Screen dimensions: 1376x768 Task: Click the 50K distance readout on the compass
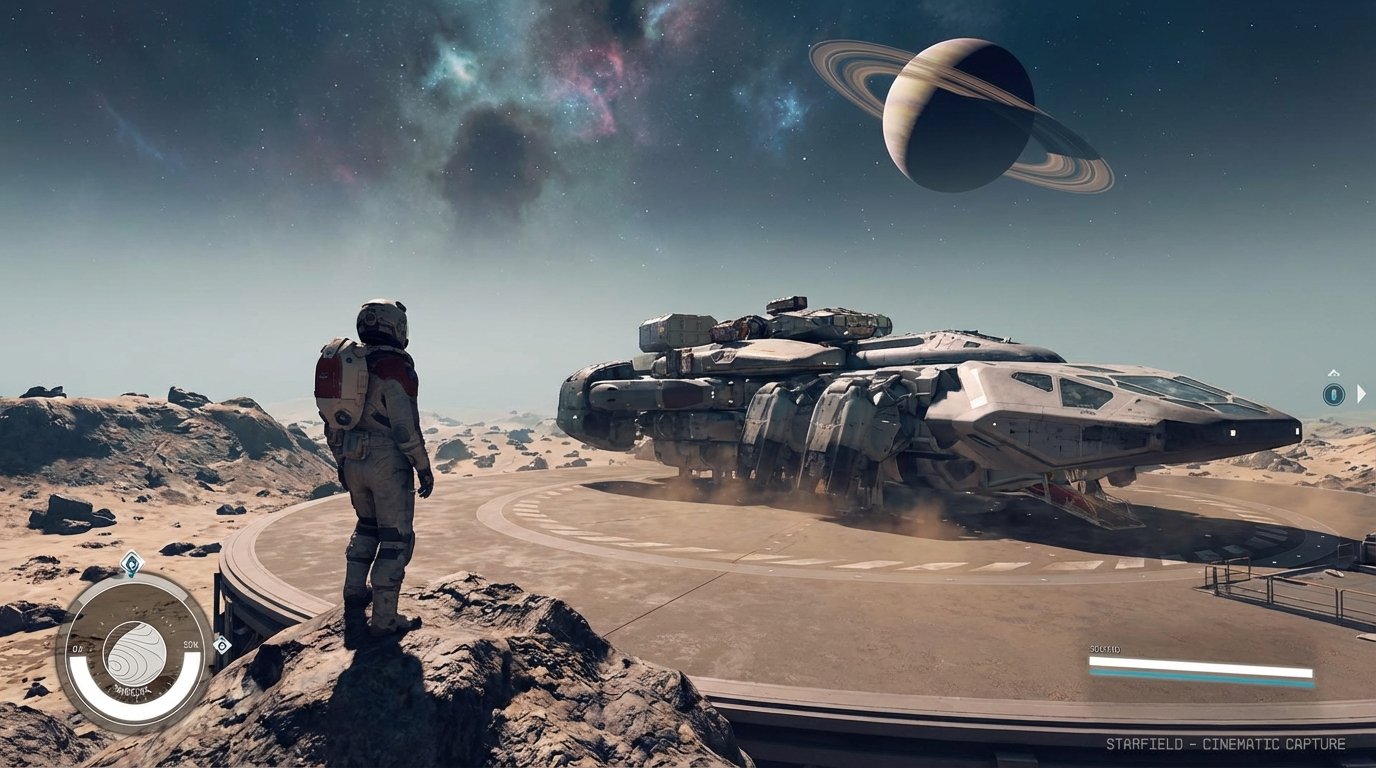click(191, 644)
